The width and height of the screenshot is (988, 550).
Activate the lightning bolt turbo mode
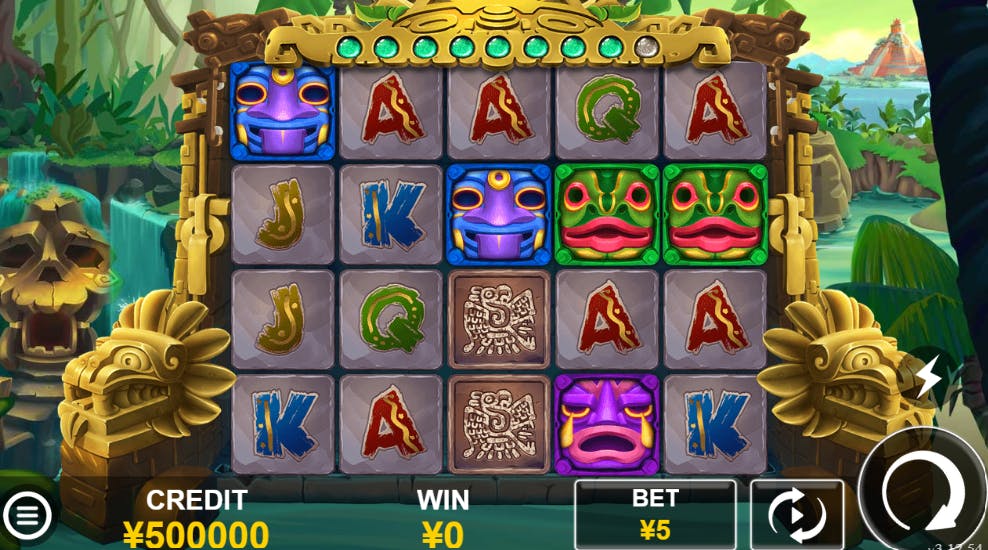928,377
